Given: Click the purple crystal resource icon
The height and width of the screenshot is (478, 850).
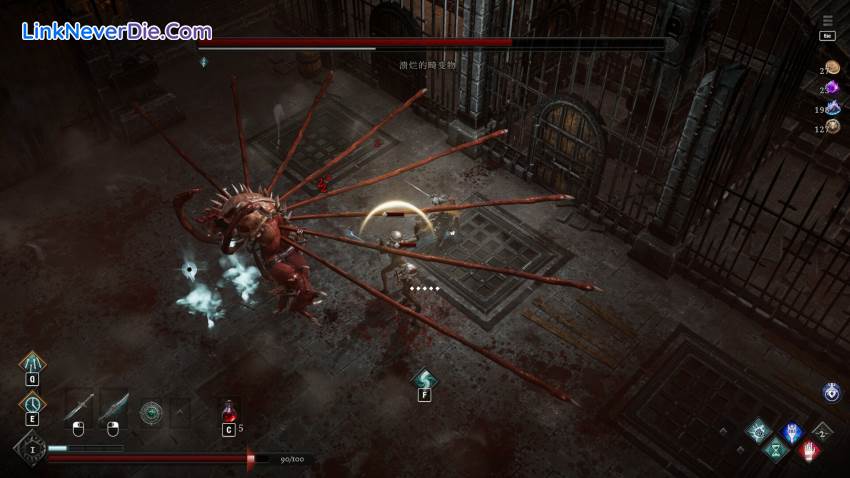Looking at the screenshot, I should click(x=831, y=88).
